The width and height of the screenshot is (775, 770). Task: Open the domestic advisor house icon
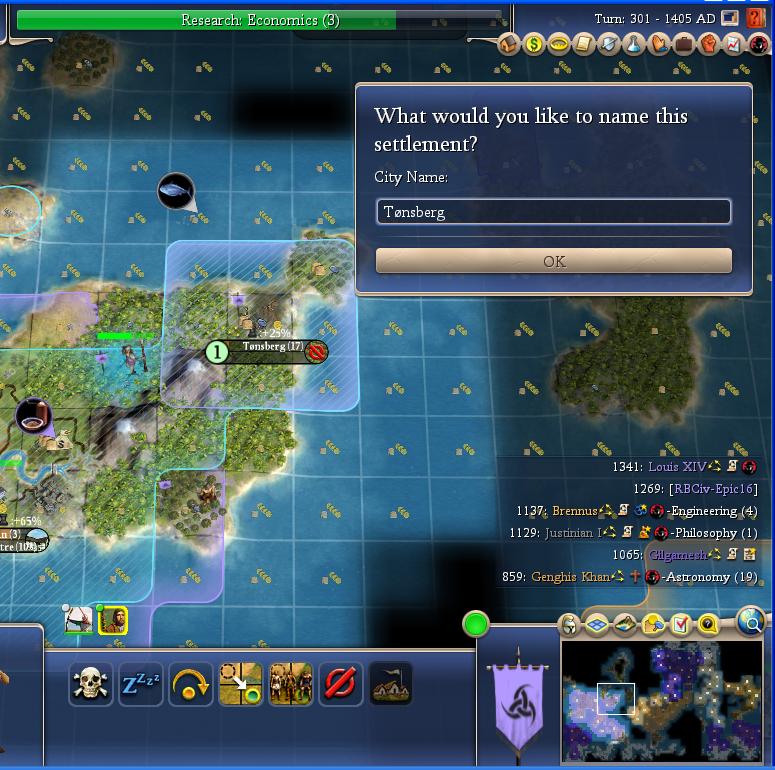pos(510,45)
